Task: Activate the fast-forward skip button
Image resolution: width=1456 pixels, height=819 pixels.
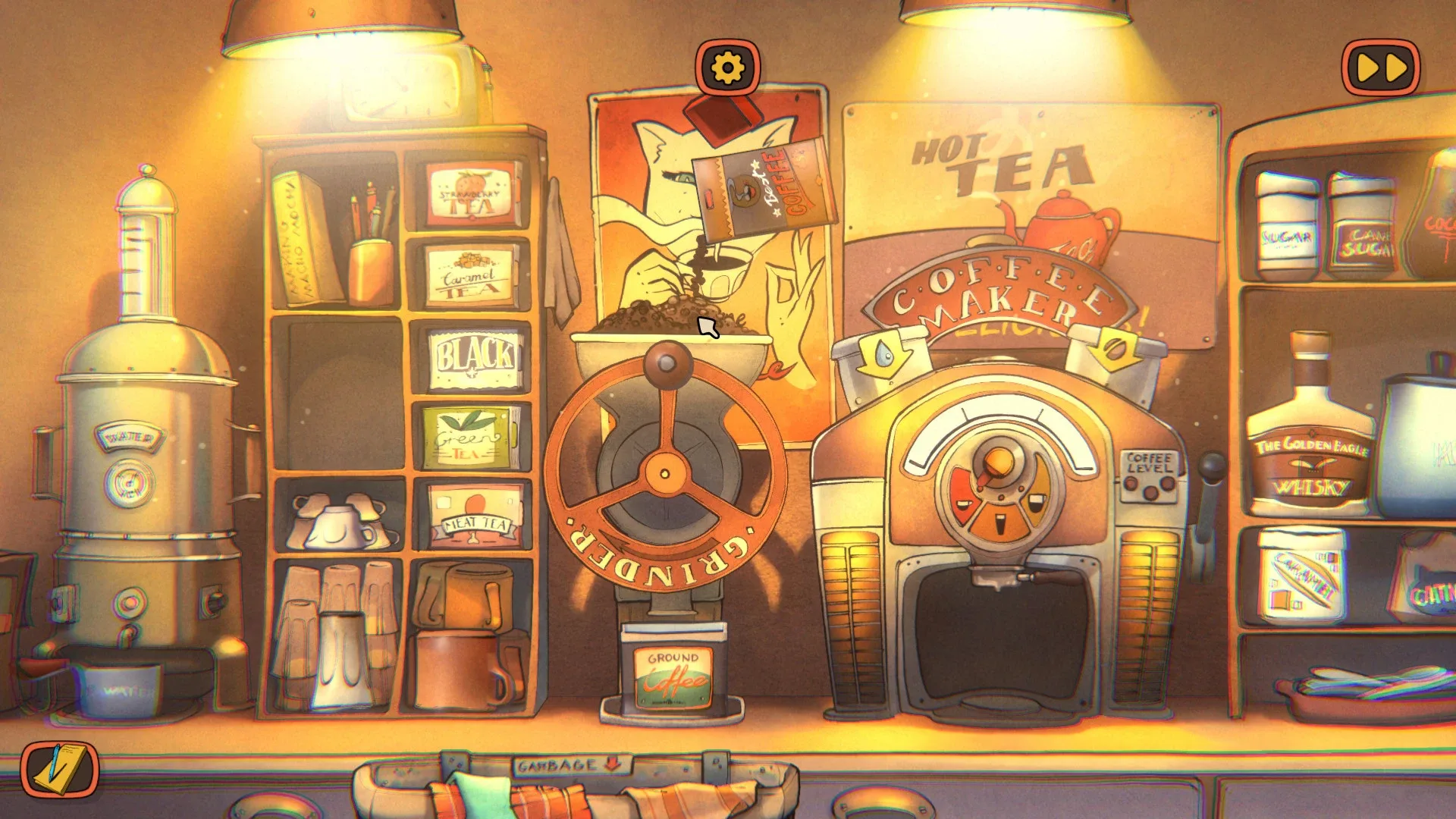Action: pyautogui.click(x=1382, y=67)
